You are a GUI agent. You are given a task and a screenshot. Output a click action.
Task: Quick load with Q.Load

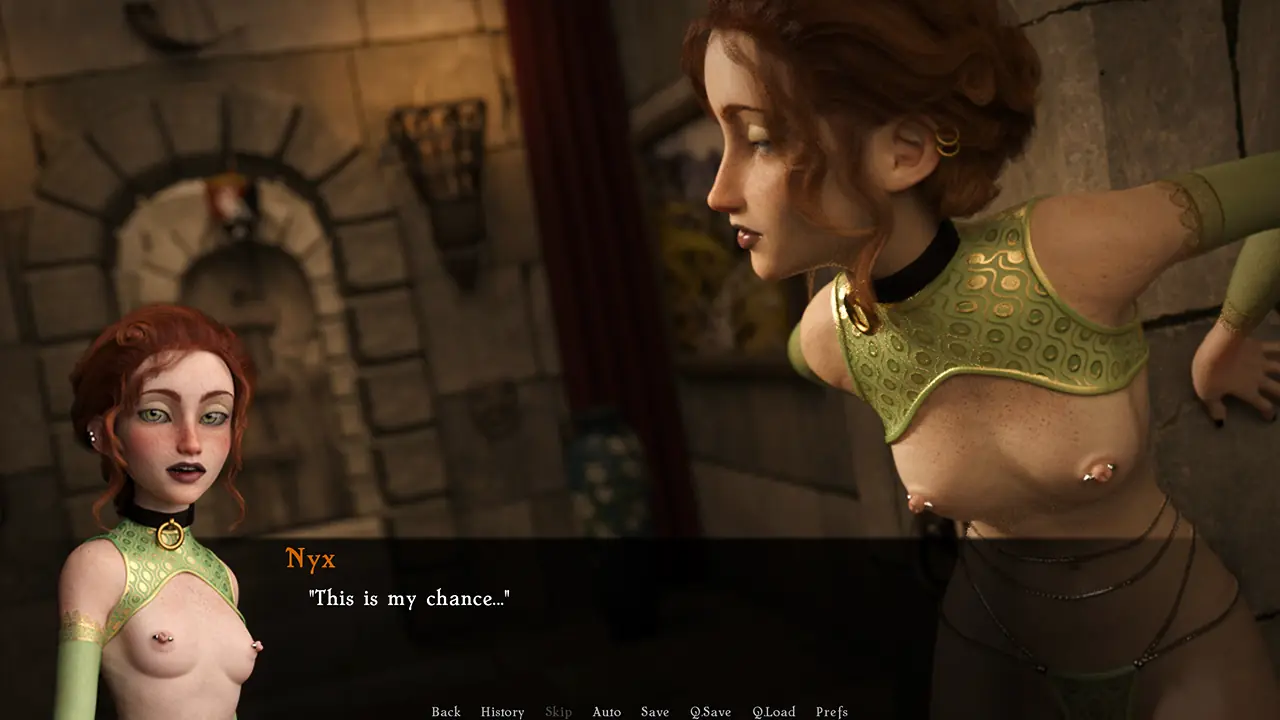click(774, 712)
